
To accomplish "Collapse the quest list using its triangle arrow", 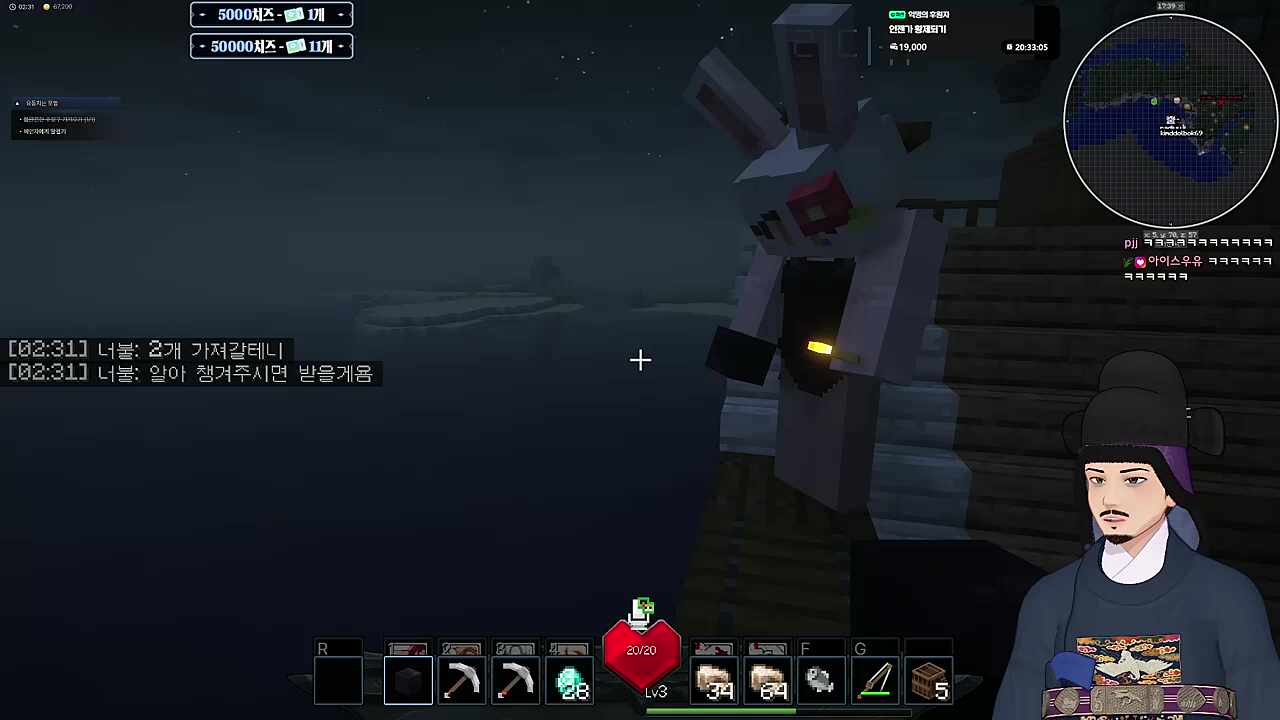I will pos(17,102).
